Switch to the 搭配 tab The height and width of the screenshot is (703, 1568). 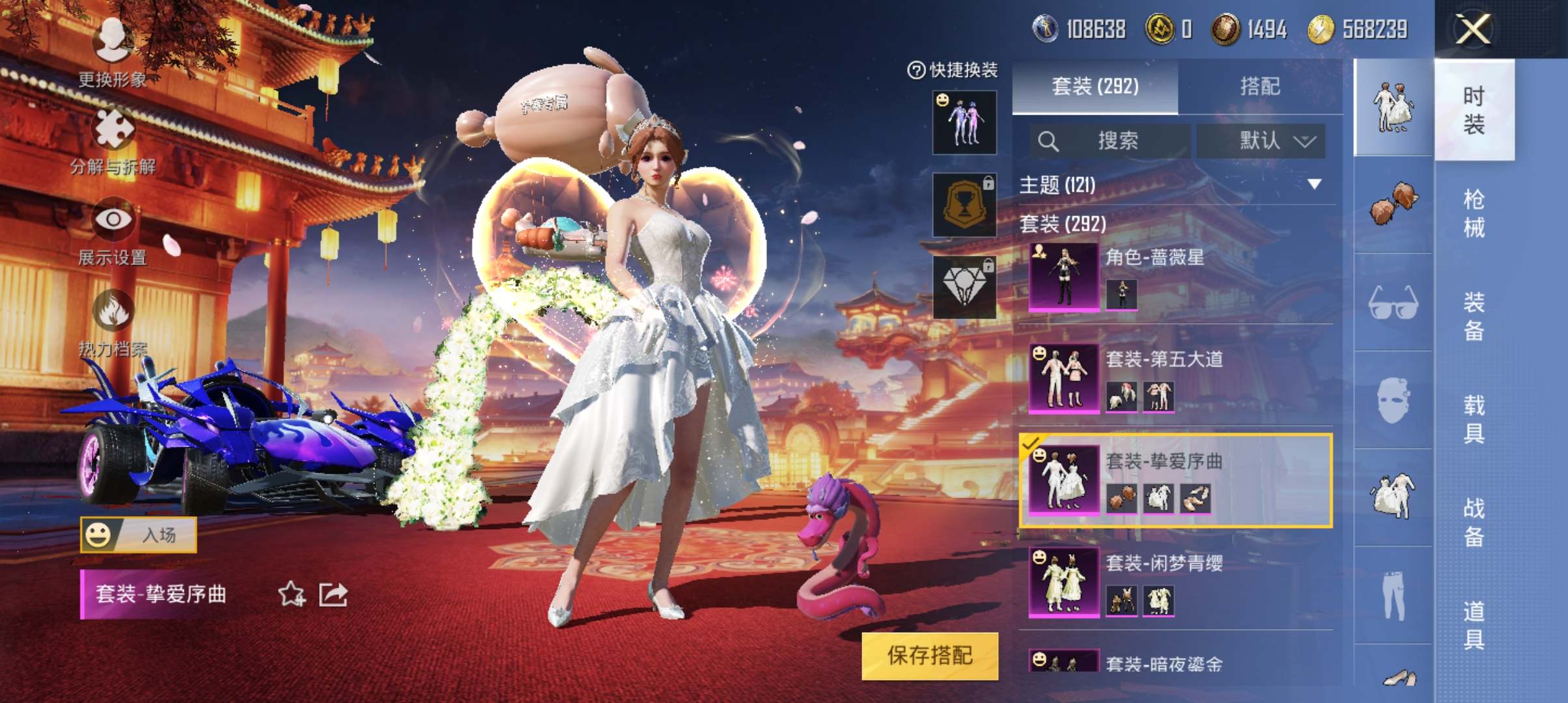(1259, 87)
